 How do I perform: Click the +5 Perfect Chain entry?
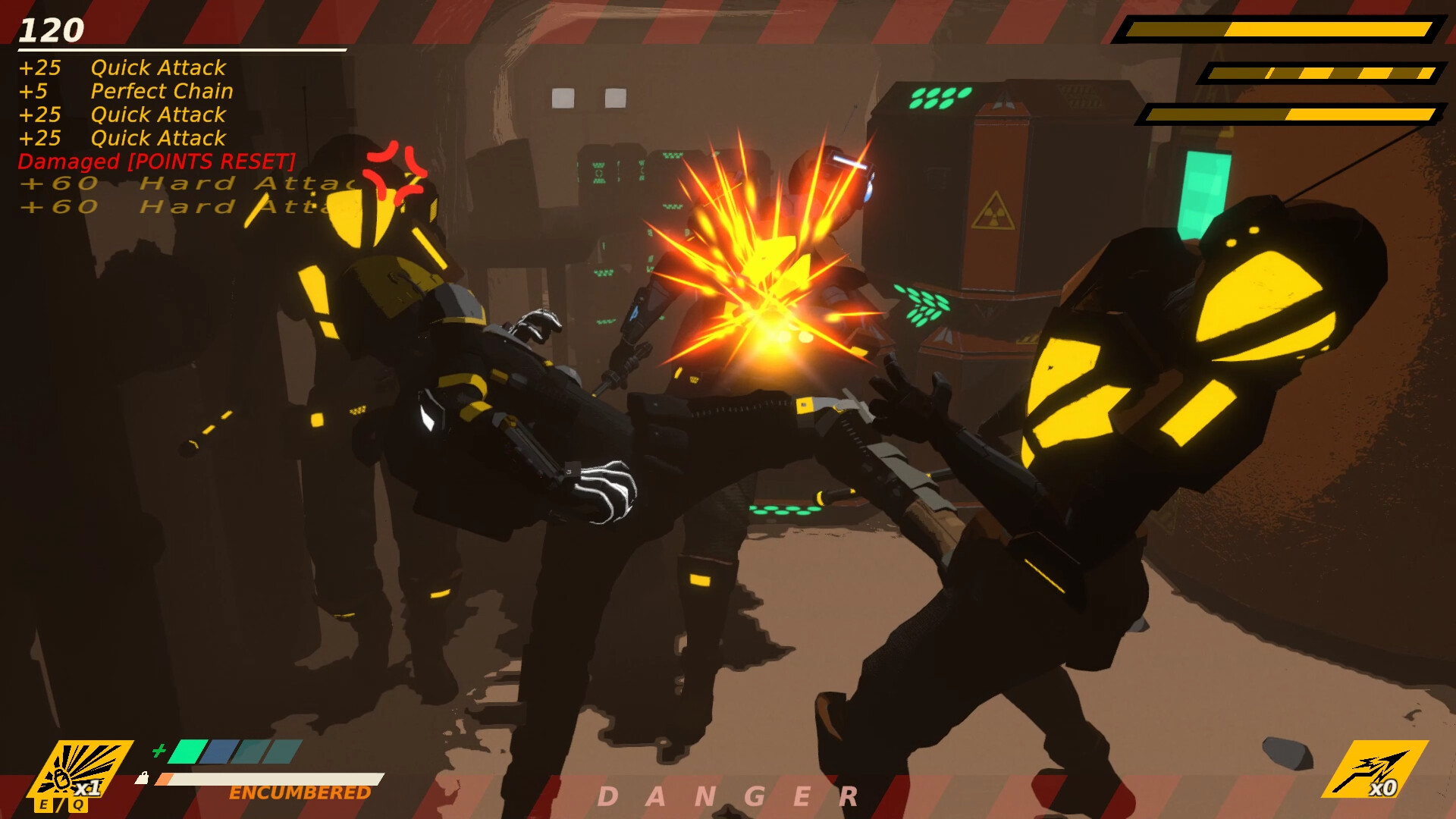tap(127, 92)
